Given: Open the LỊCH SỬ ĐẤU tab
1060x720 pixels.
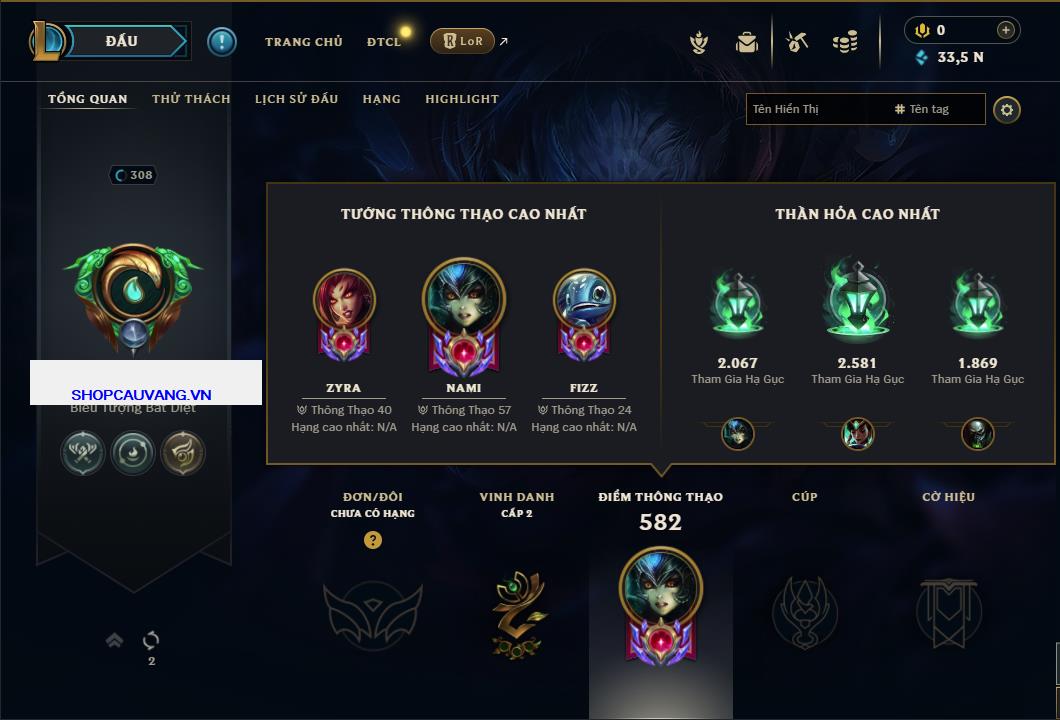Looking at the screenshot, I should coord(296,99).
